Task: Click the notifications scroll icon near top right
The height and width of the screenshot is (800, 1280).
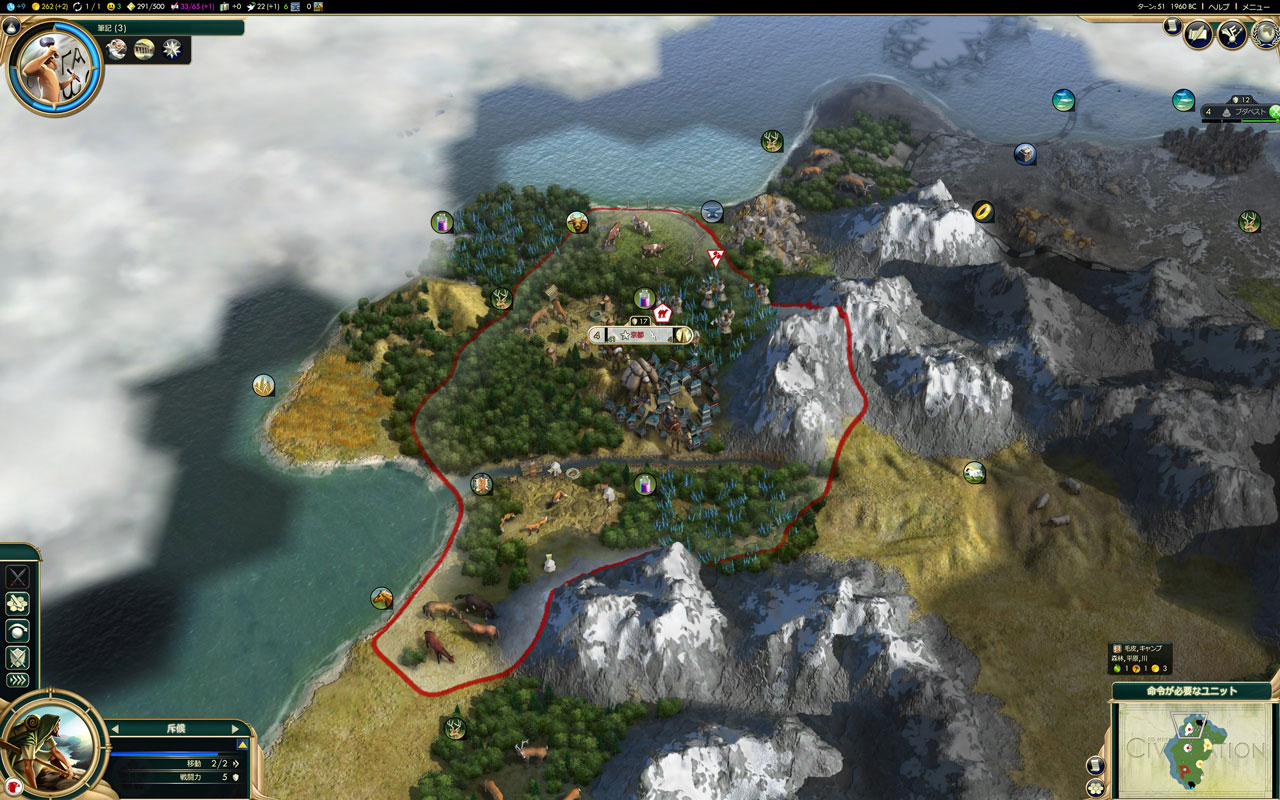Action: (1172, 27)
